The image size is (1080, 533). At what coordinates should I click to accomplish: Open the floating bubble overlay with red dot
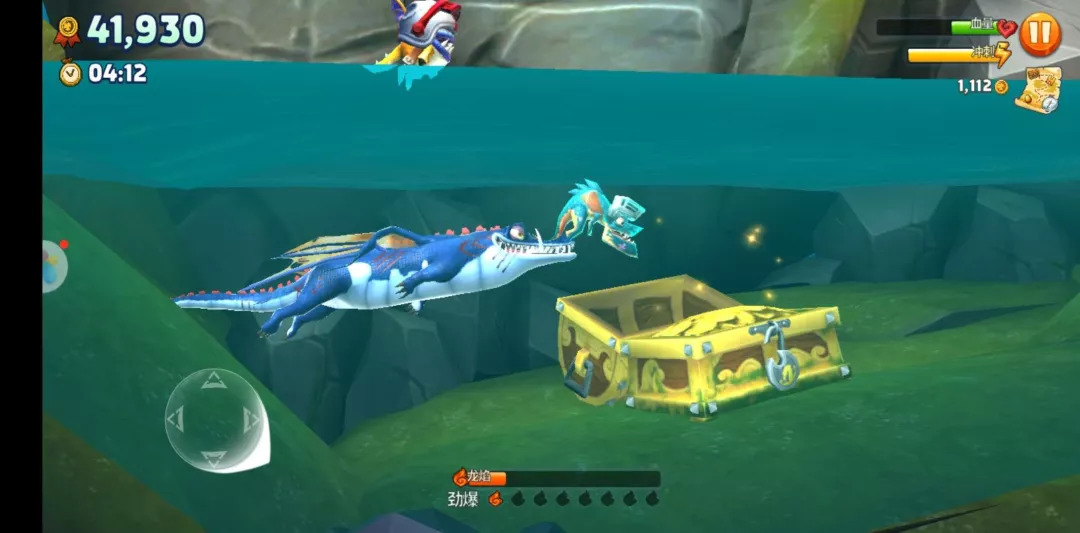pos(53,266)
